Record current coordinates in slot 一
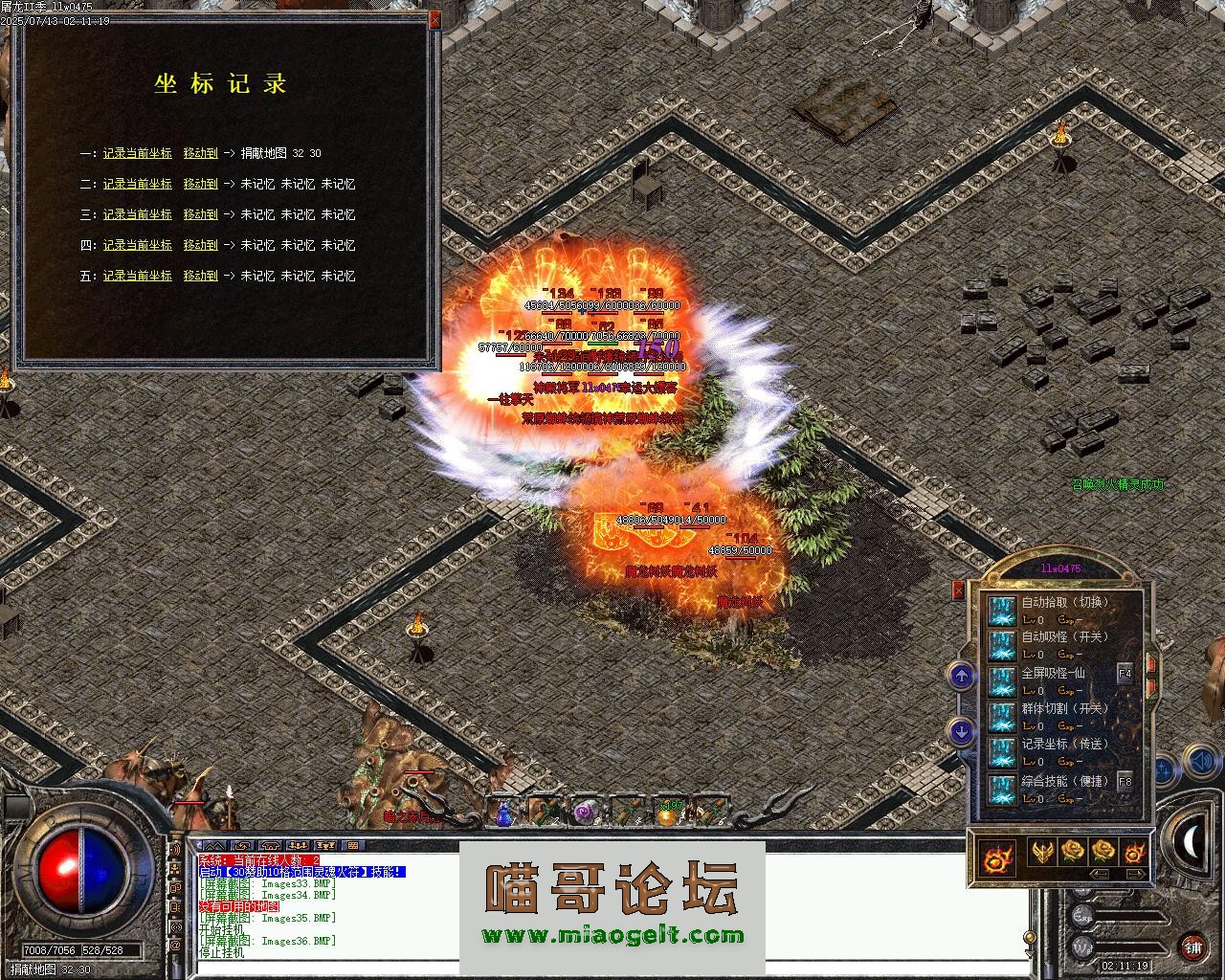The height and width of the screenshot is (980, 1225). [x=138, y=153]
